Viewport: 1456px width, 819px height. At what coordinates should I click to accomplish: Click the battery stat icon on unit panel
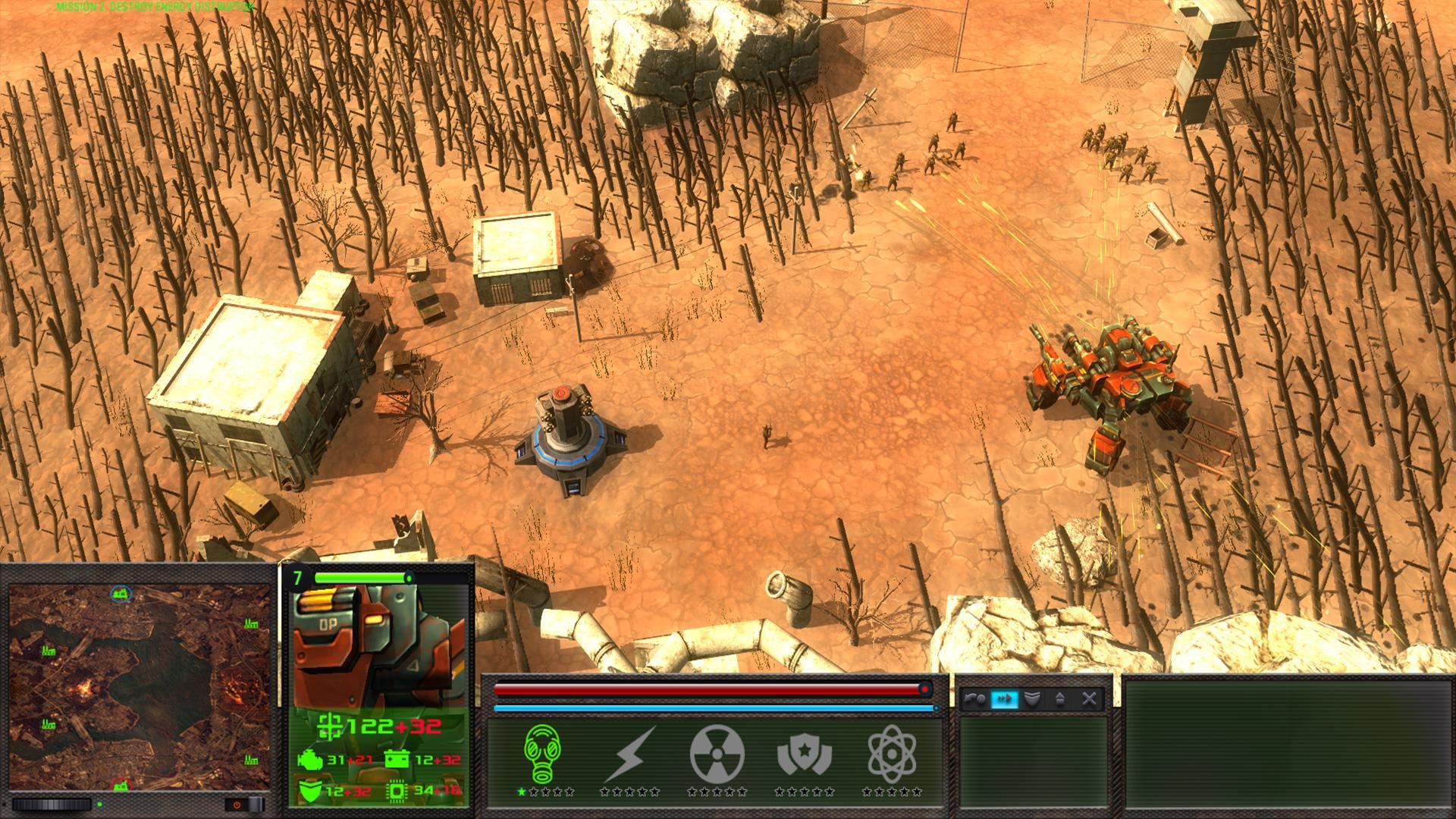pos(397,759)
